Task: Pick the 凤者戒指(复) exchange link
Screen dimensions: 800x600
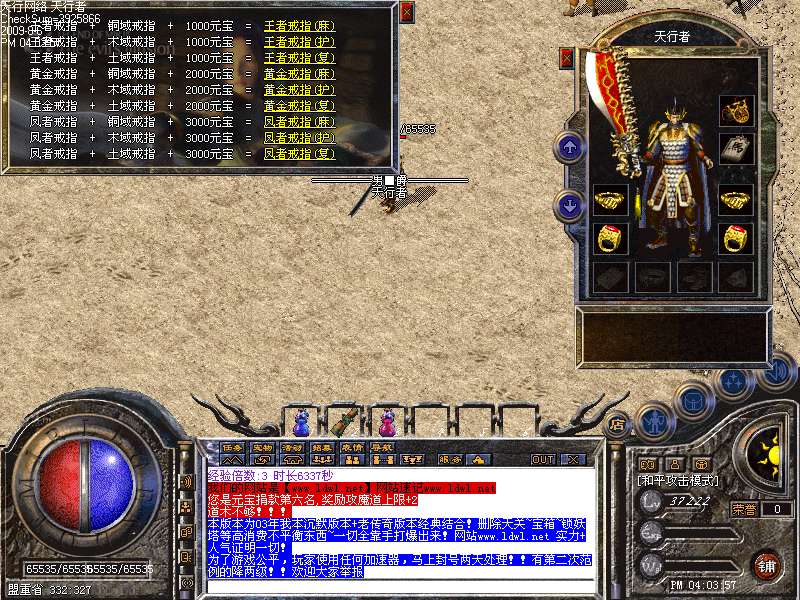Action: (299, 154)
